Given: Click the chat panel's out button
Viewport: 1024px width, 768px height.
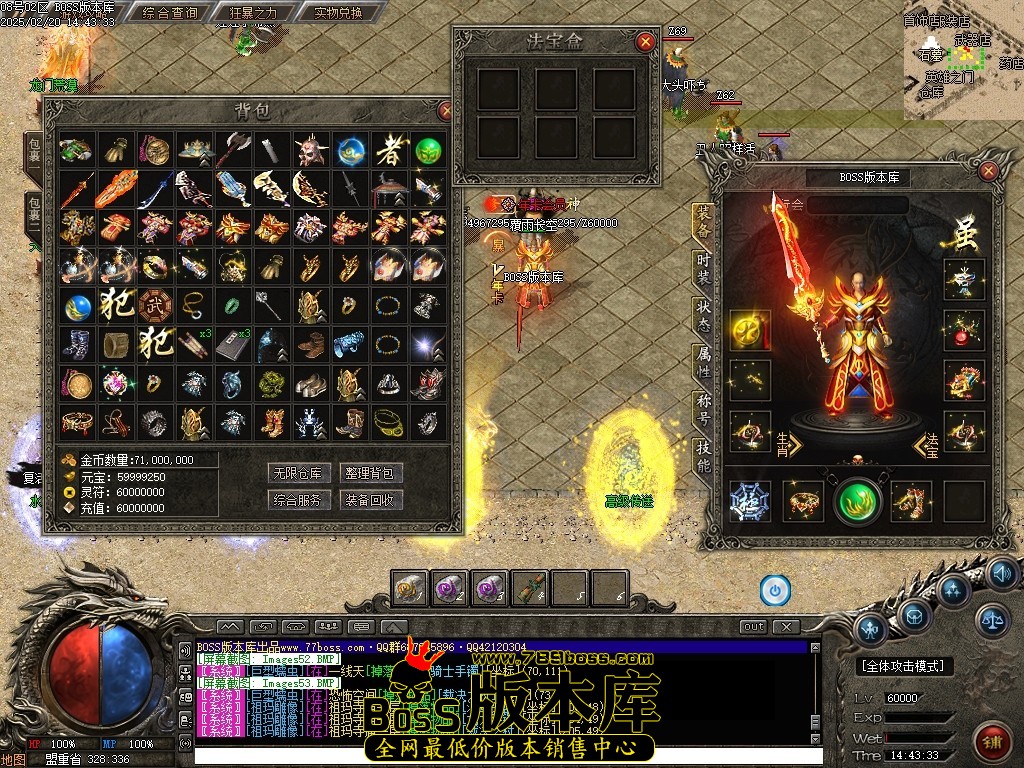Looking at the screenshot, I should tap(753, 627).
